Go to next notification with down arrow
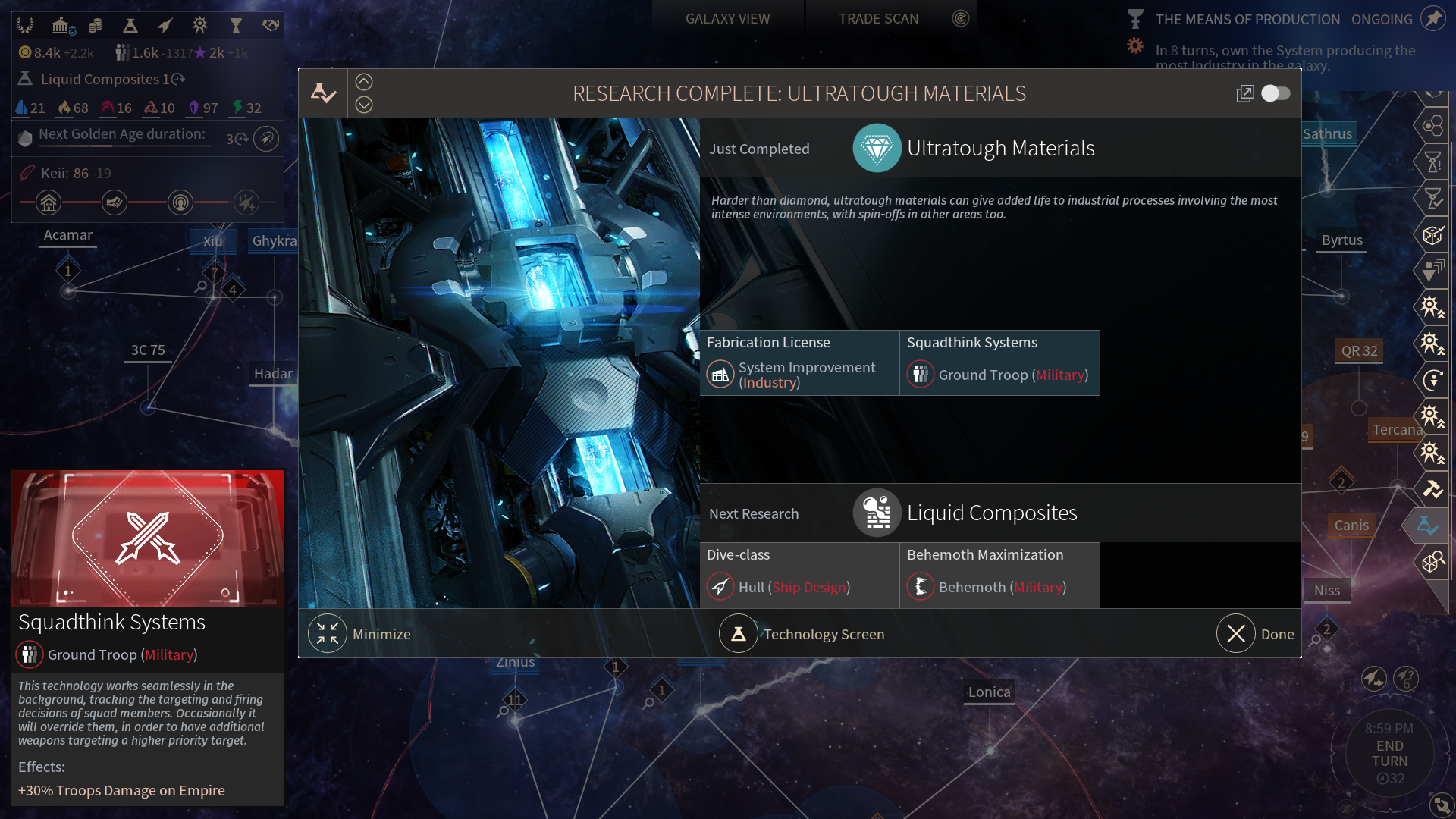The width and height of the screenshot is (1456, 819). coord(364,105)
